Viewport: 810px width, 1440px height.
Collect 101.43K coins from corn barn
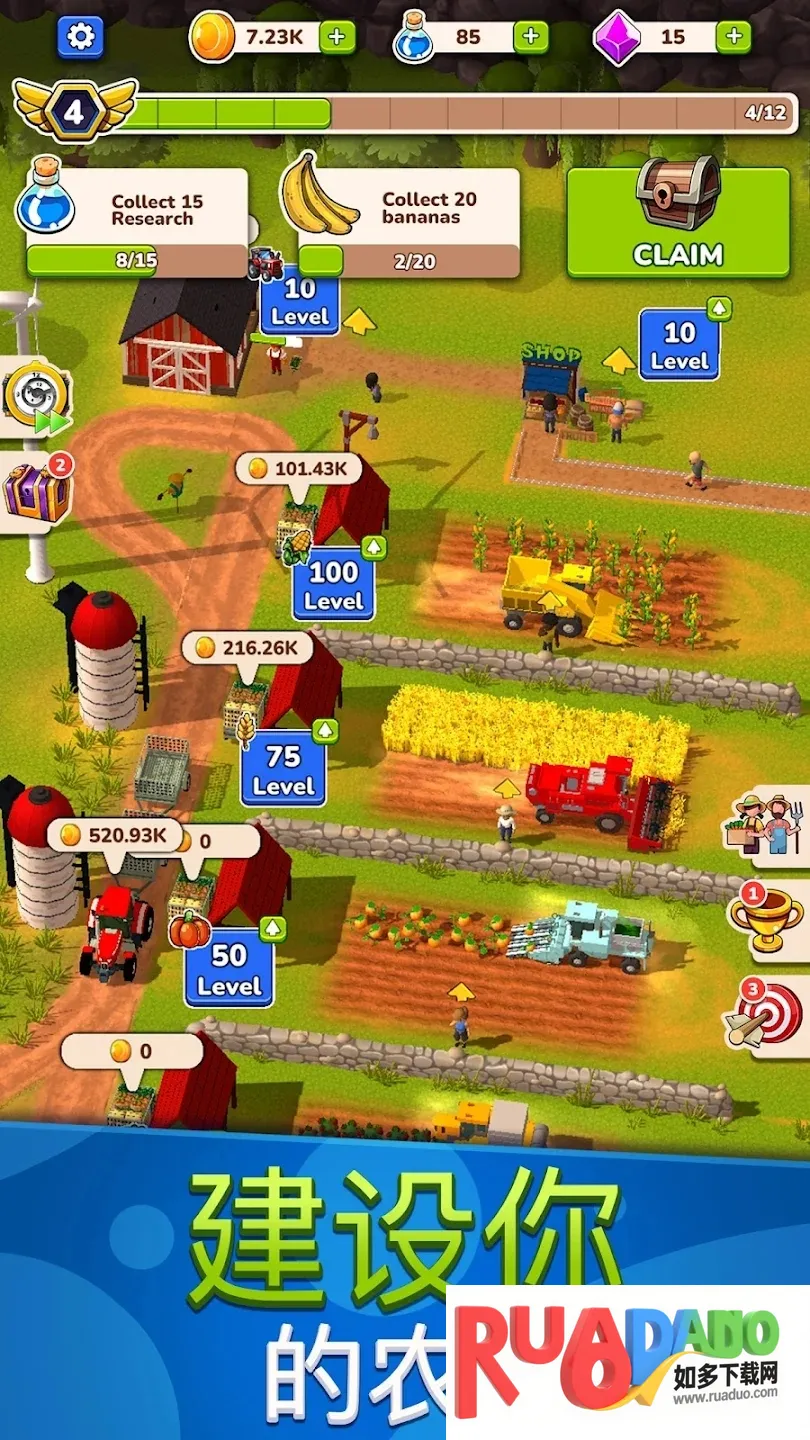tap(298, 468)
